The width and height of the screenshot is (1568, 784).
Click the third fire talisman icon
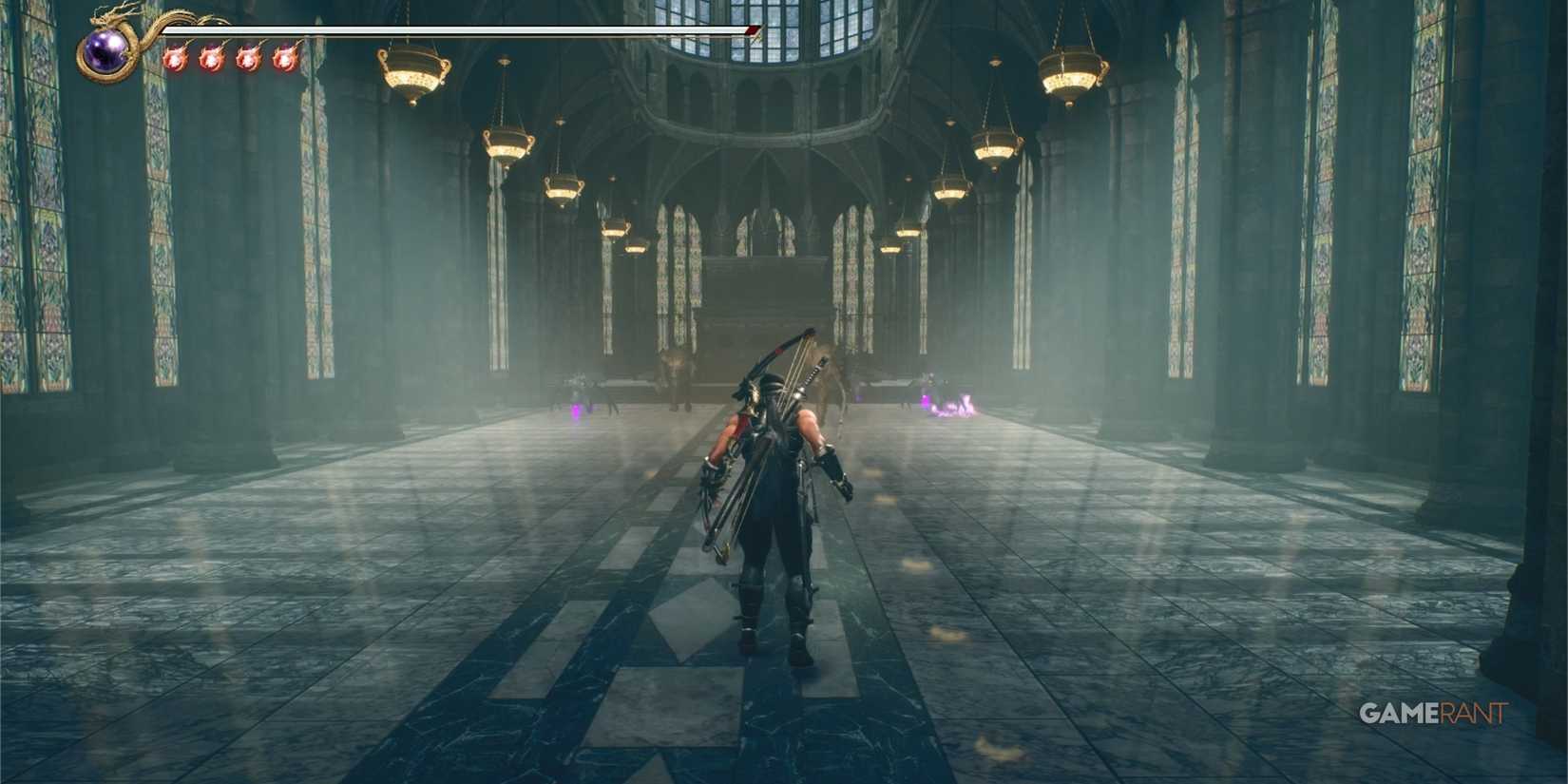click(x=249, y=60)
